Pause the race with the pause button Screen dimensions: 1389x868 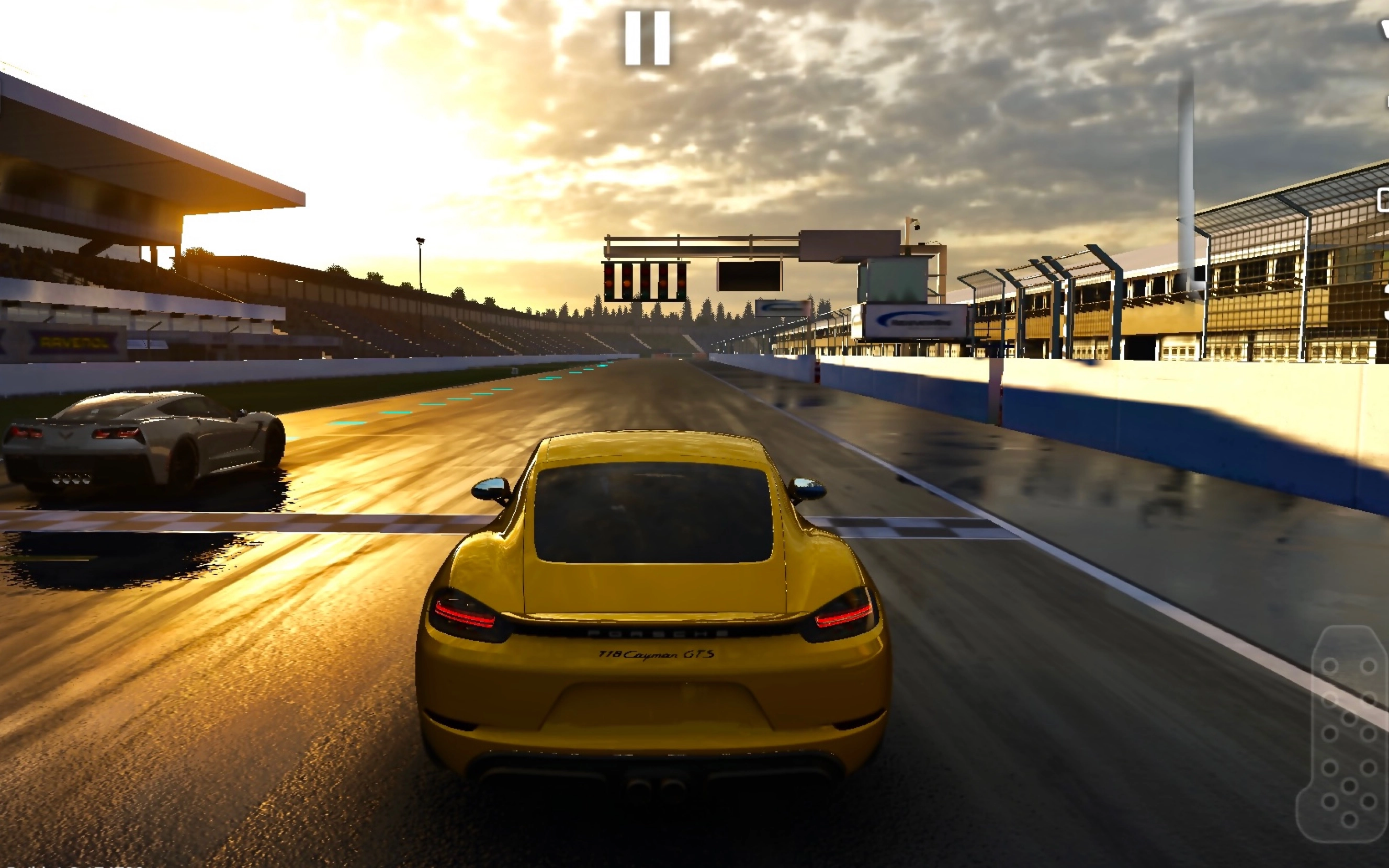[x=647, y=38]
